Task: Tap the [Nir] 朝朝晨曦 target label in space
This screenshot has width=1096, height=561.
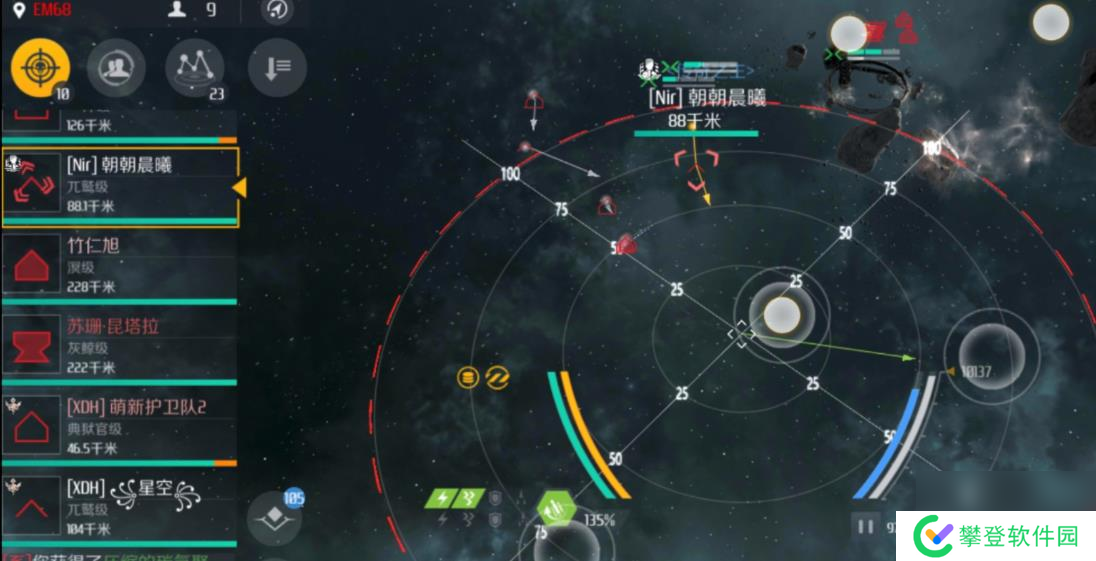Action: (707, 98)
